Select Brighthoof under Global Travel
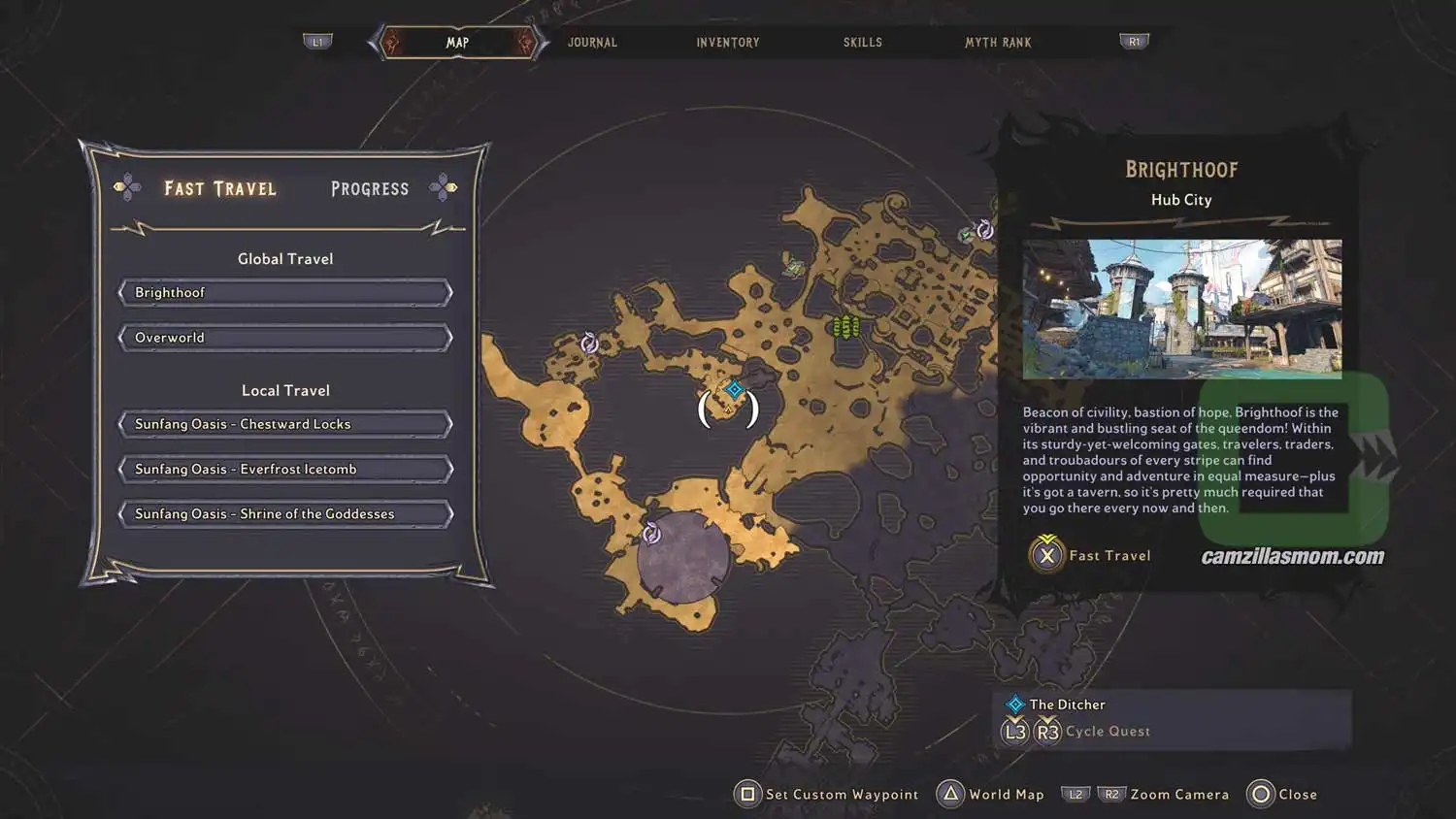The height and width of the screenshot is (819, 1456). (x=284, y=292)
